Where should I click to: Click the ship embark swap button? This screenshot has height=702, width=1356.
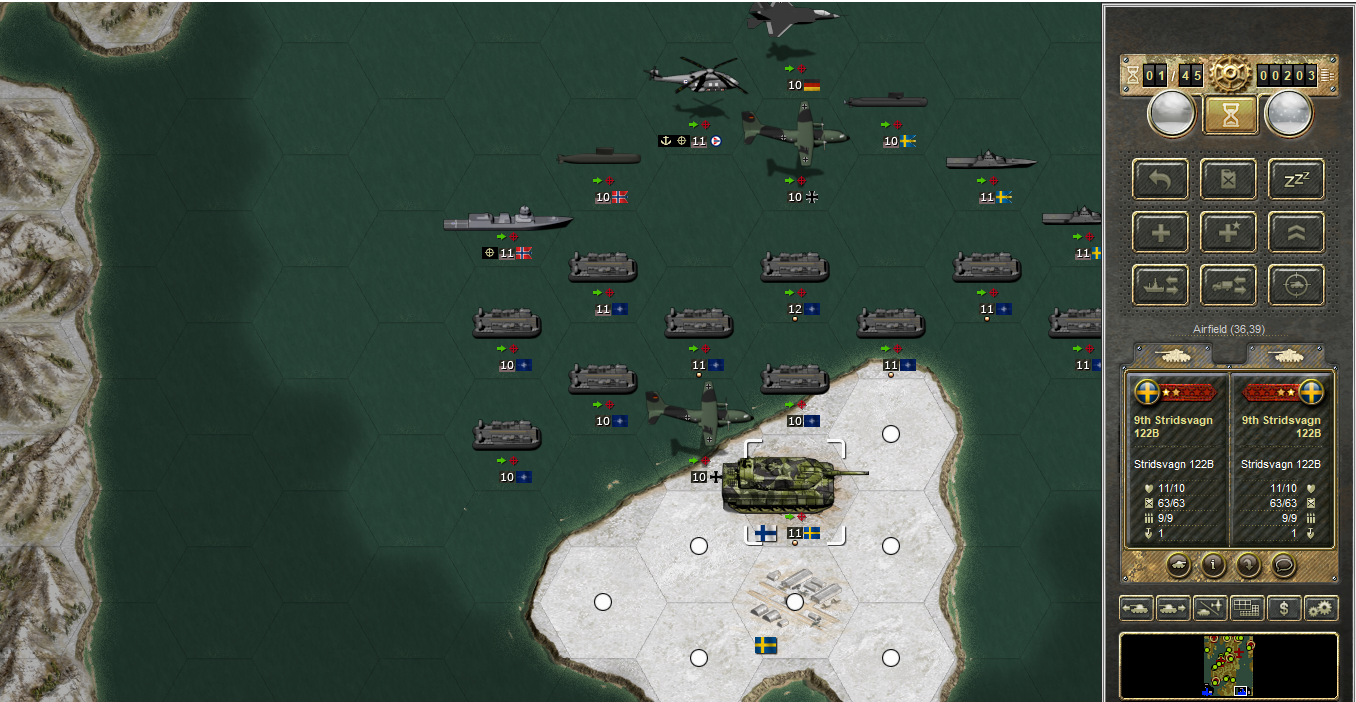[1160, 285]
